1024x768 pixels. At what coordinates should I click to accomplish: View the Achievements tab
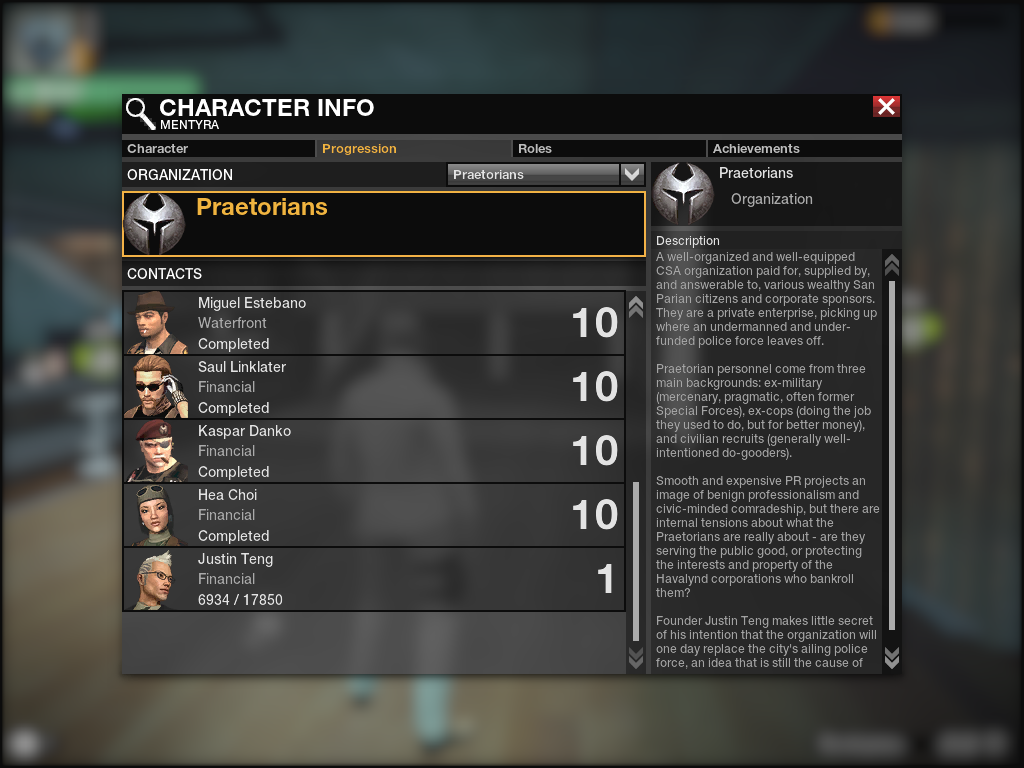point(805,149)
